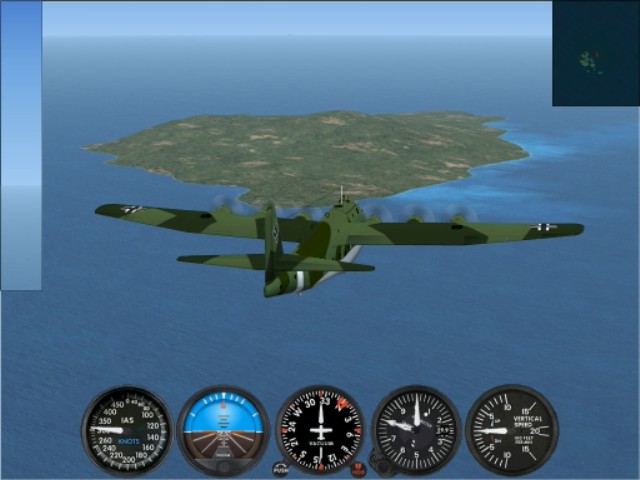The image size is (640, 480).
Task: Open the minimap in the corner
Action: (x=595, y=53)
